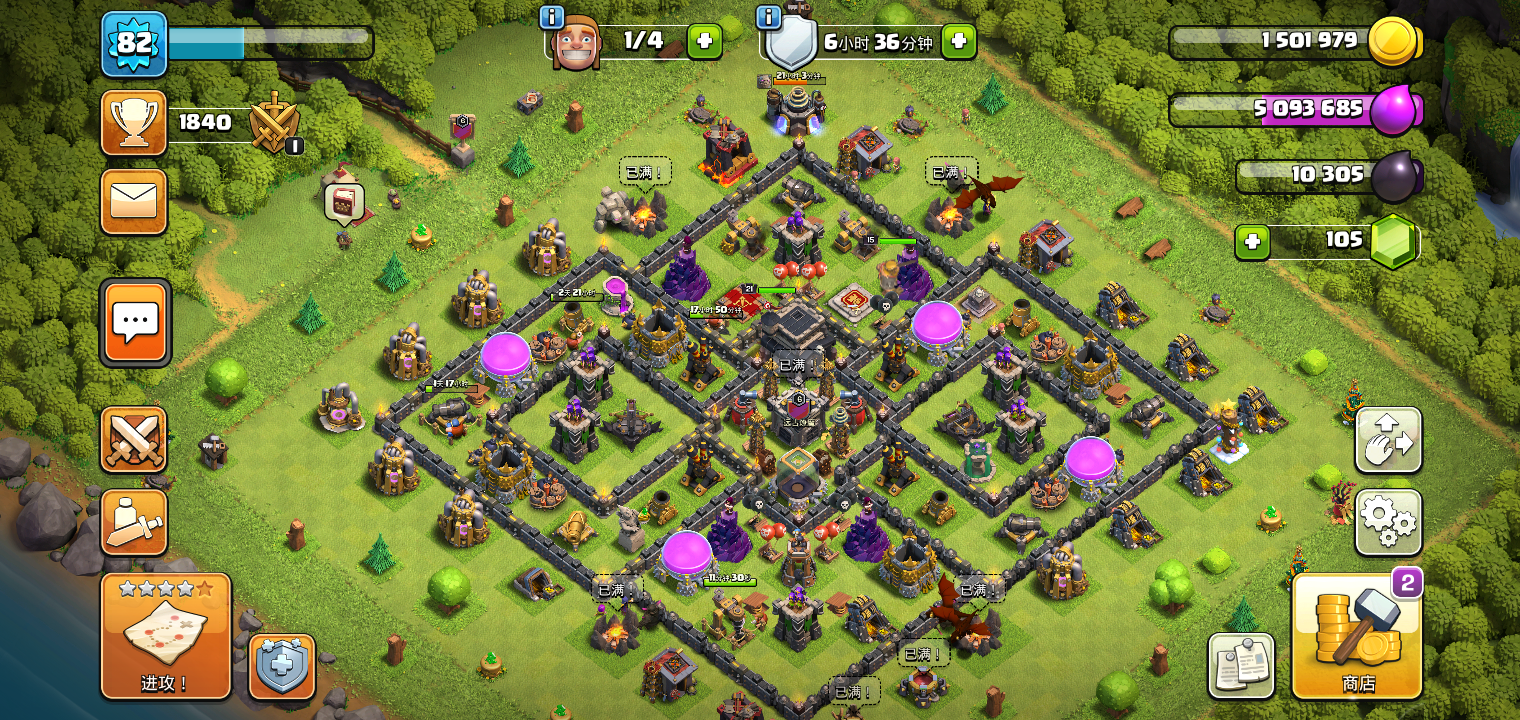Tap the blue shield plus button
1520x720 pixels.
click(x=282, y=666)
